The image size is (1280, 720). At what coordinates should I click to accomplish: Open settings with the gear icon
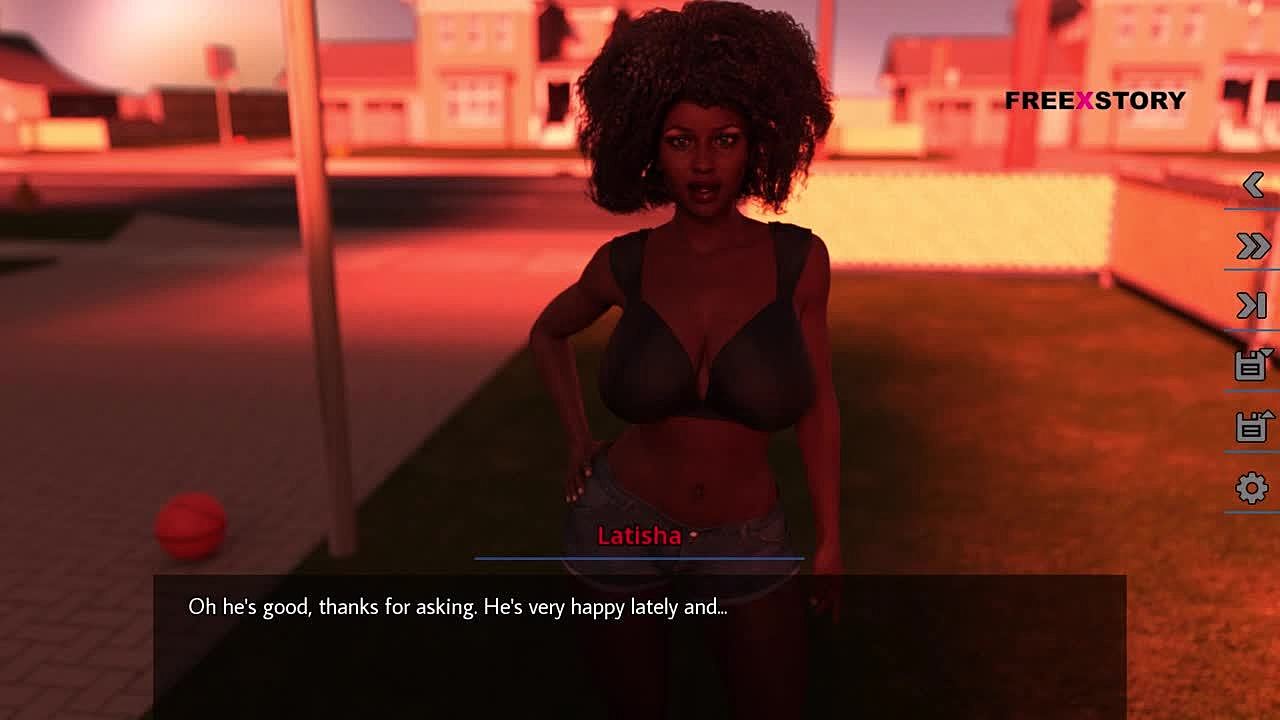click(1252, 488)
